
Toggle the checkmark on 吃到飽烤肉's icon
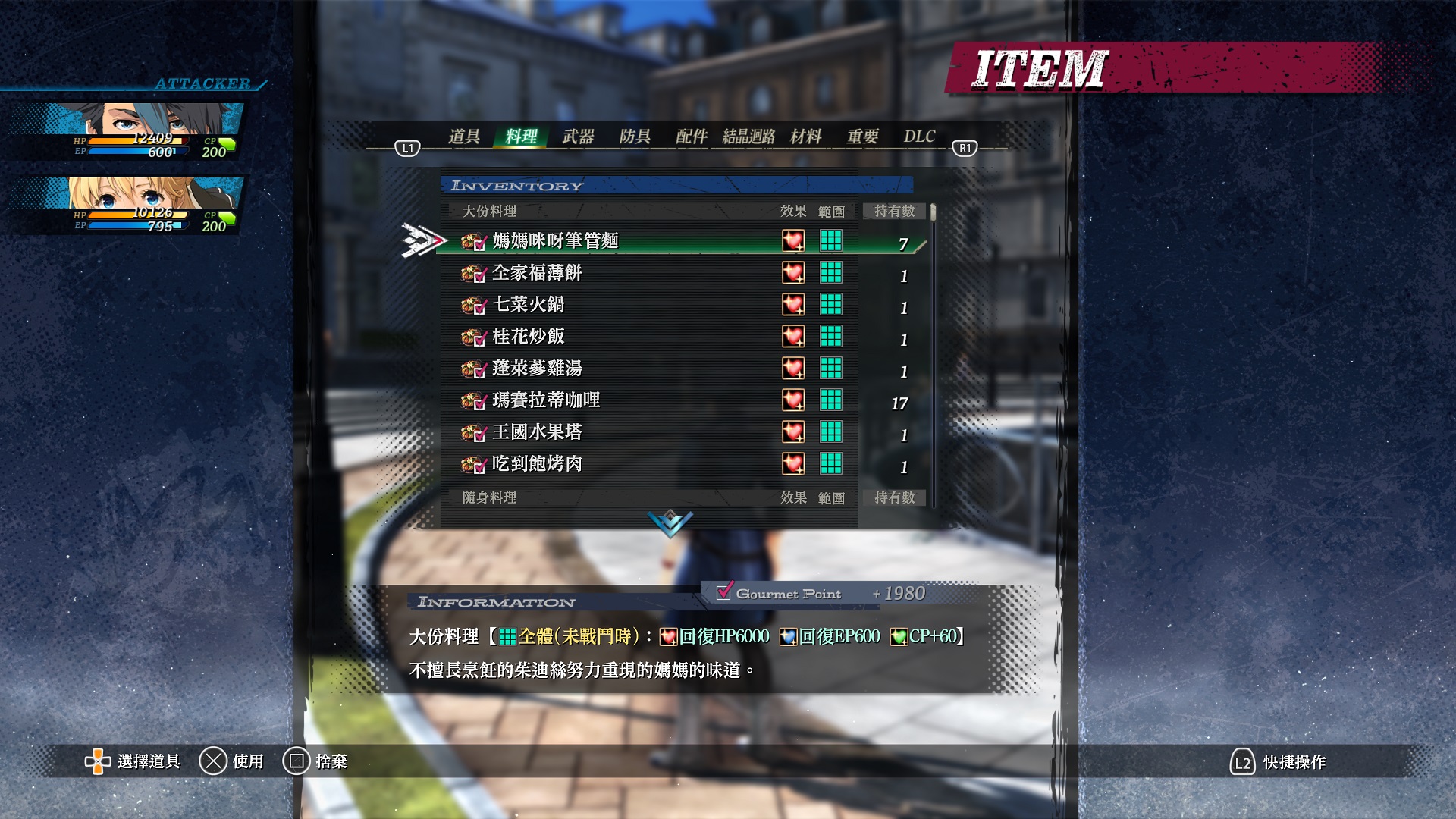[x=479, y=465]
